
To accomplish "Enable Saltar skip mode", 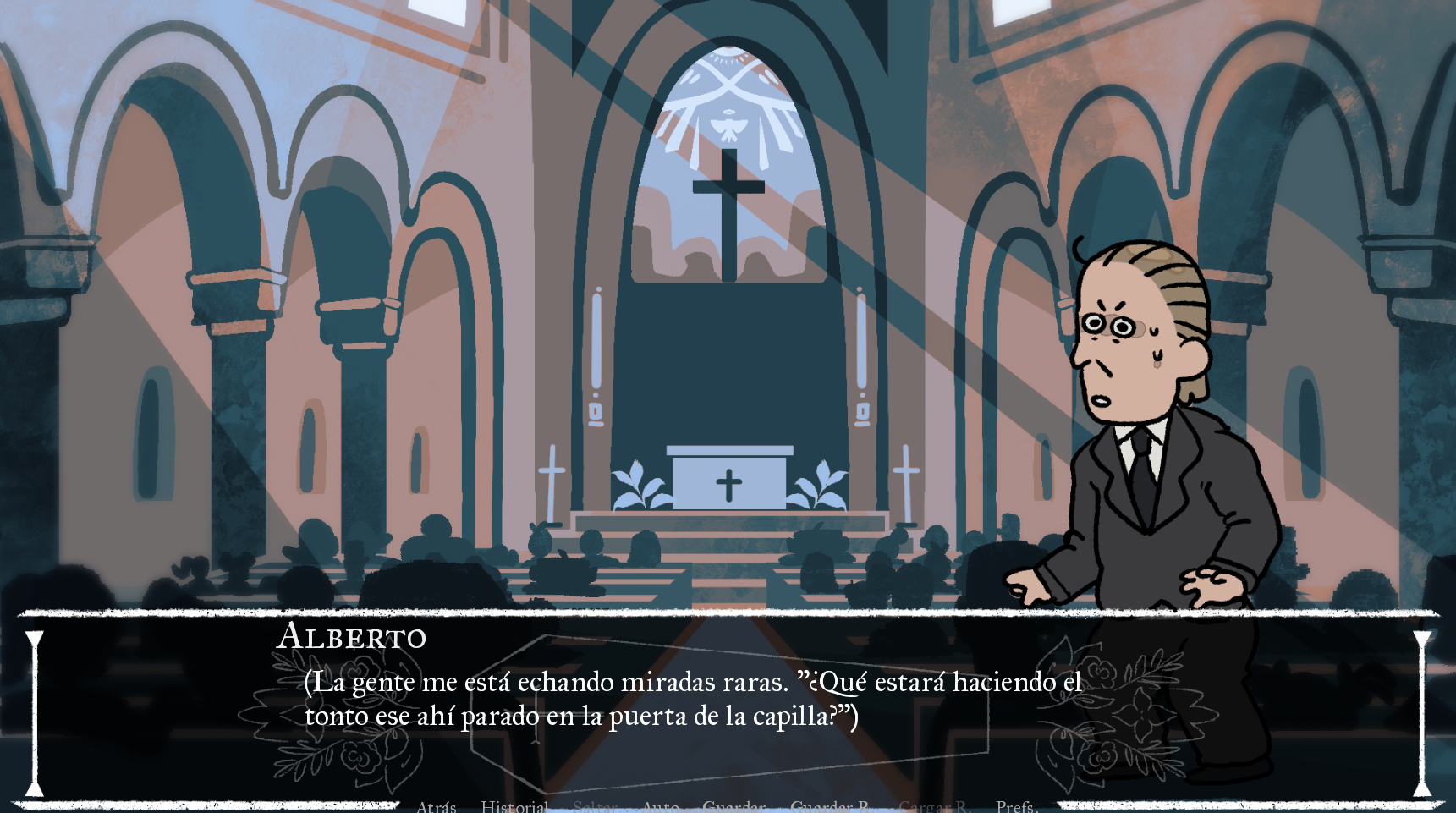I will [595, 806].
